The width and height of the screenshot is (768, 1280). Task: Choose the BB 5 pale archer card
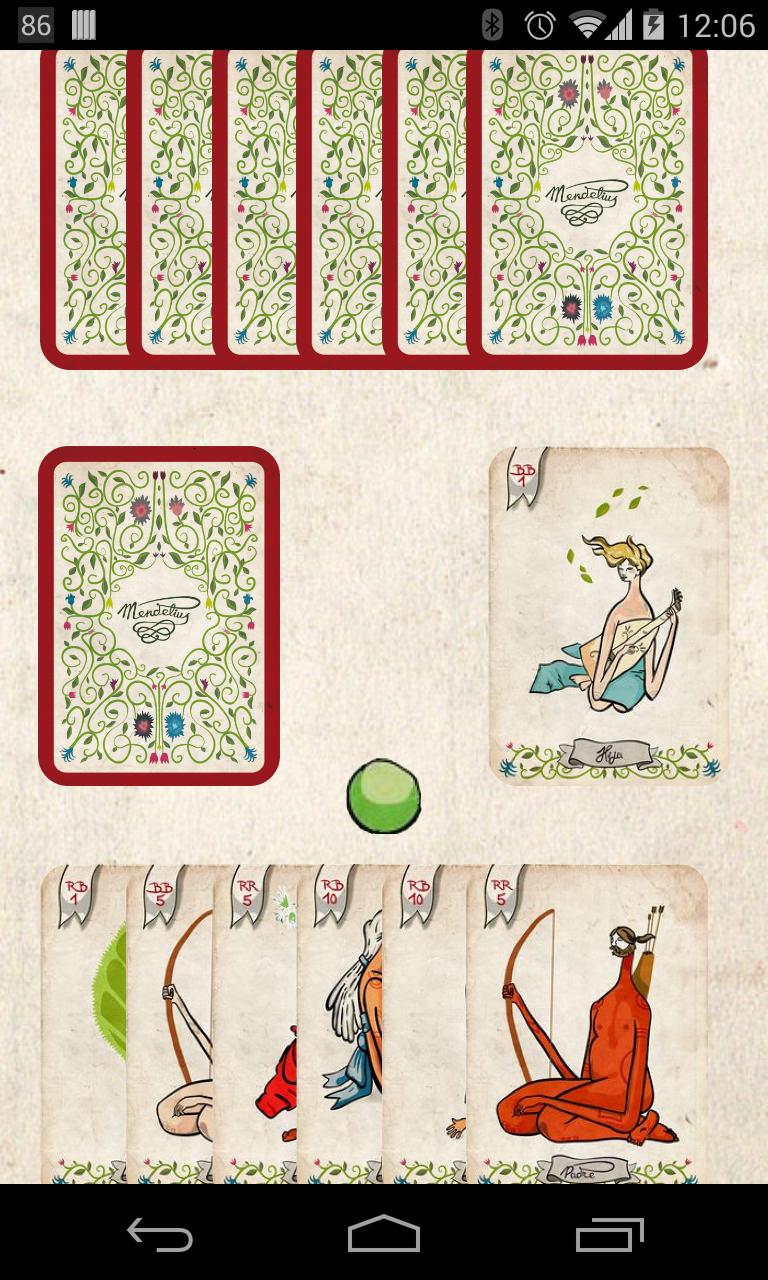click(170, 1020)
